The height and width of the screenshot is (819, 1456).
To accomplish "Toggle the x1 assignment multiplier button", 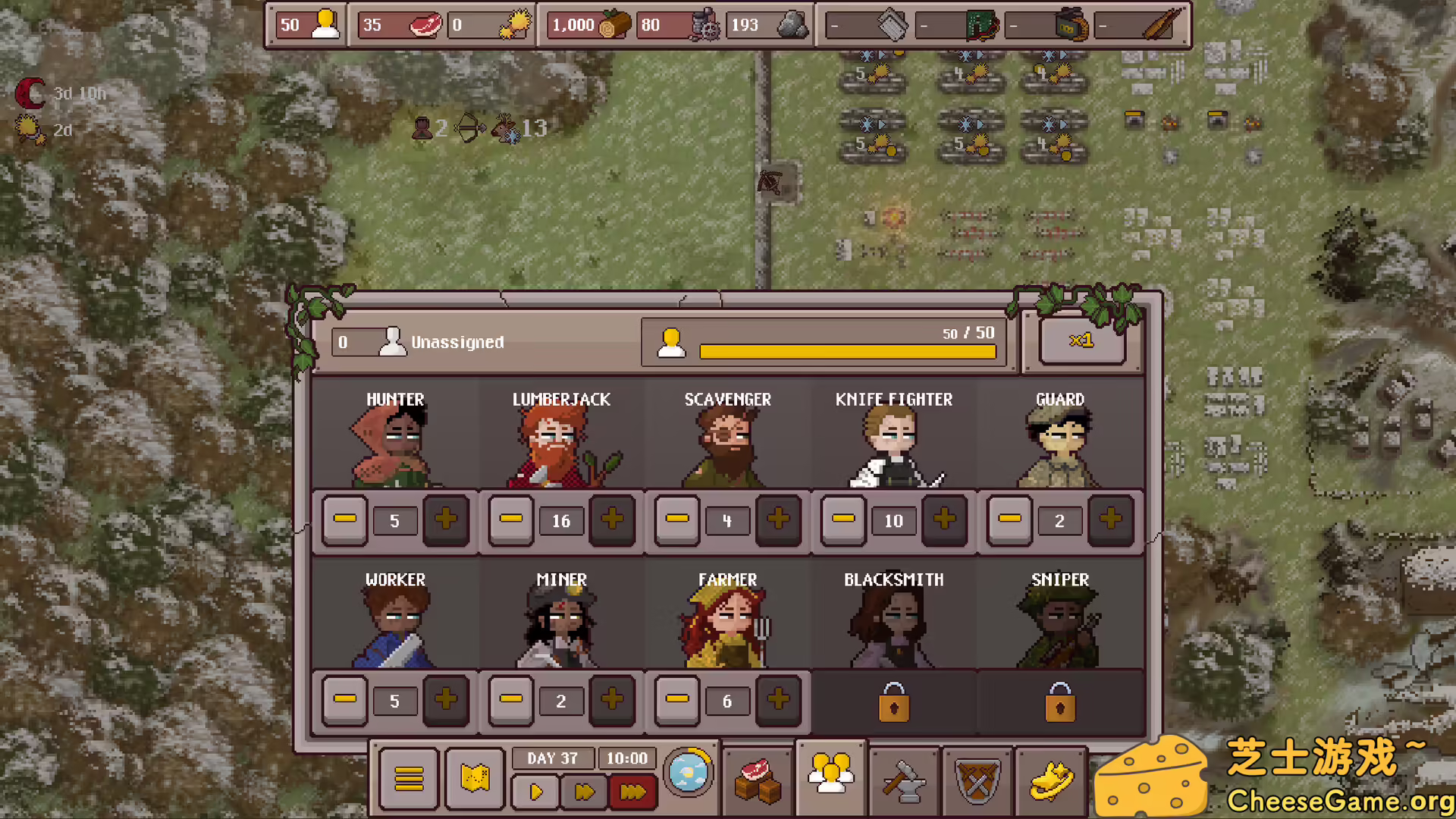I will pos(1081,340).
